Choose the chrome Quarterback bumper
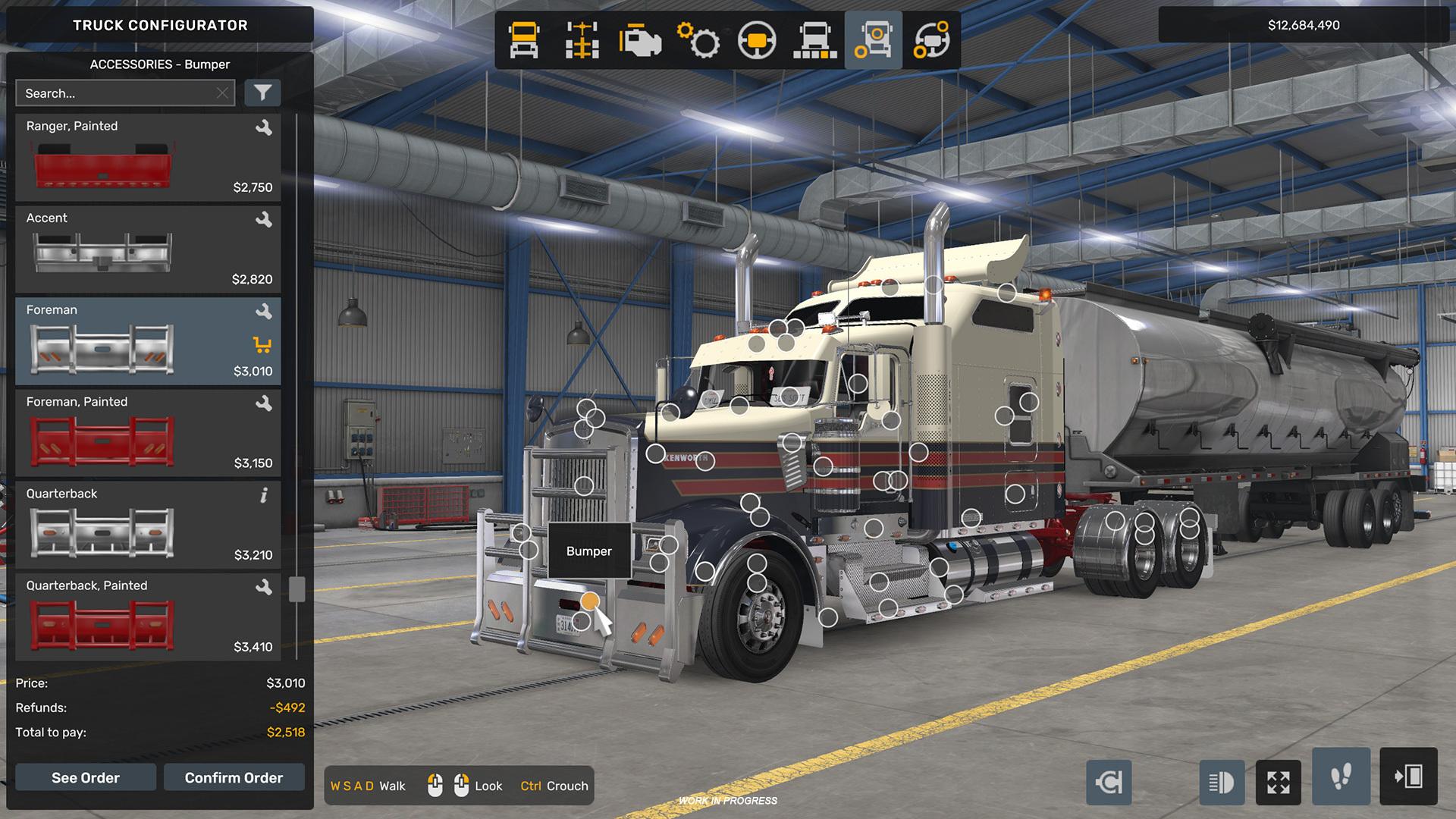This screenshot has width=1456, height=819. 148,525
